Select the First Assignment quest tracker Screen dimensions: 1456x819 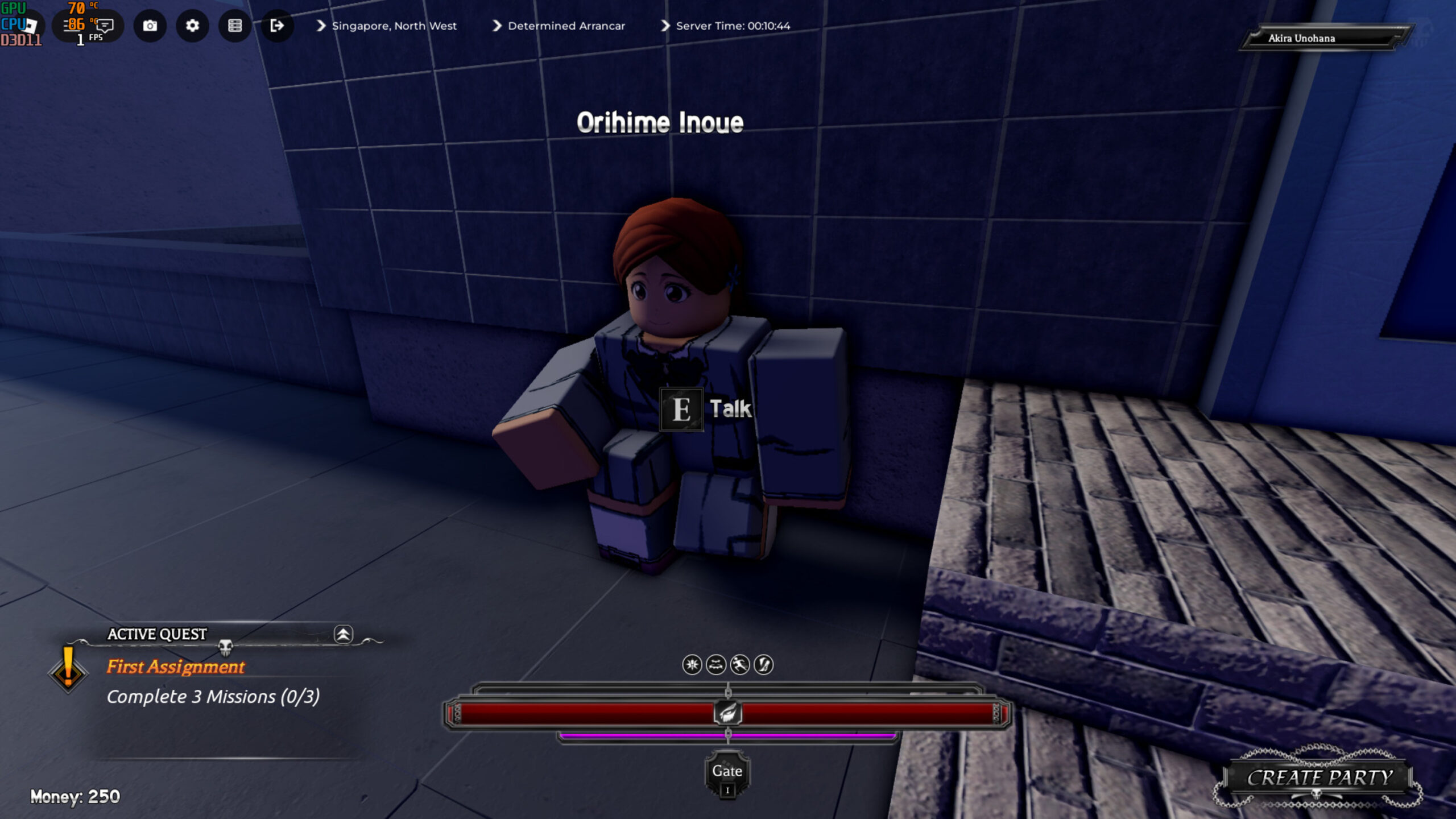pos(176,667)
